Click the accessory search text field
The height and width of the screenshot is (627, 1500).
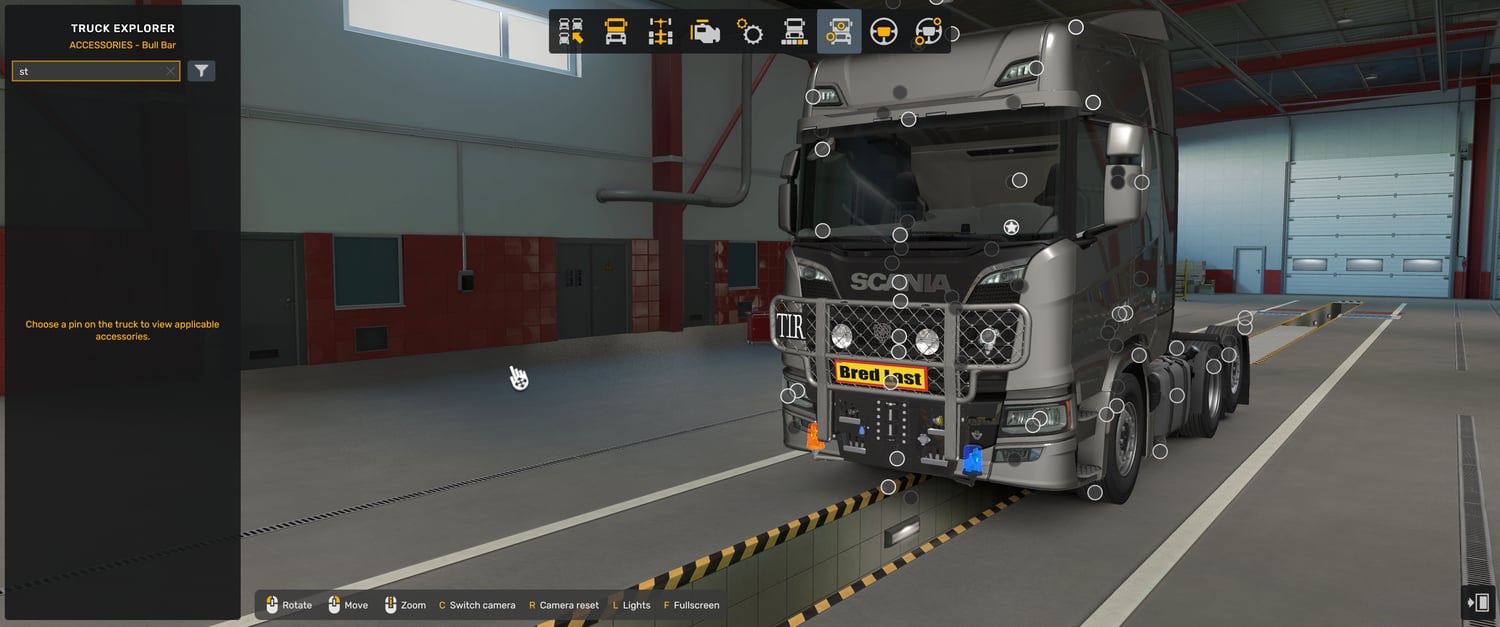[x=90, y=71]
